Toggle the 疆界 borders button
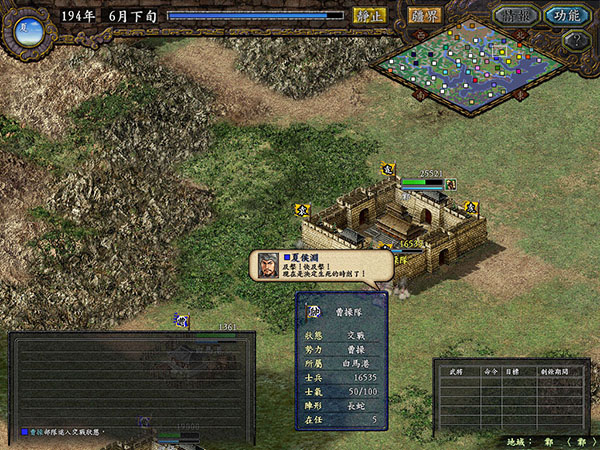This screenshot has width=600, height=450. [423, 16]
